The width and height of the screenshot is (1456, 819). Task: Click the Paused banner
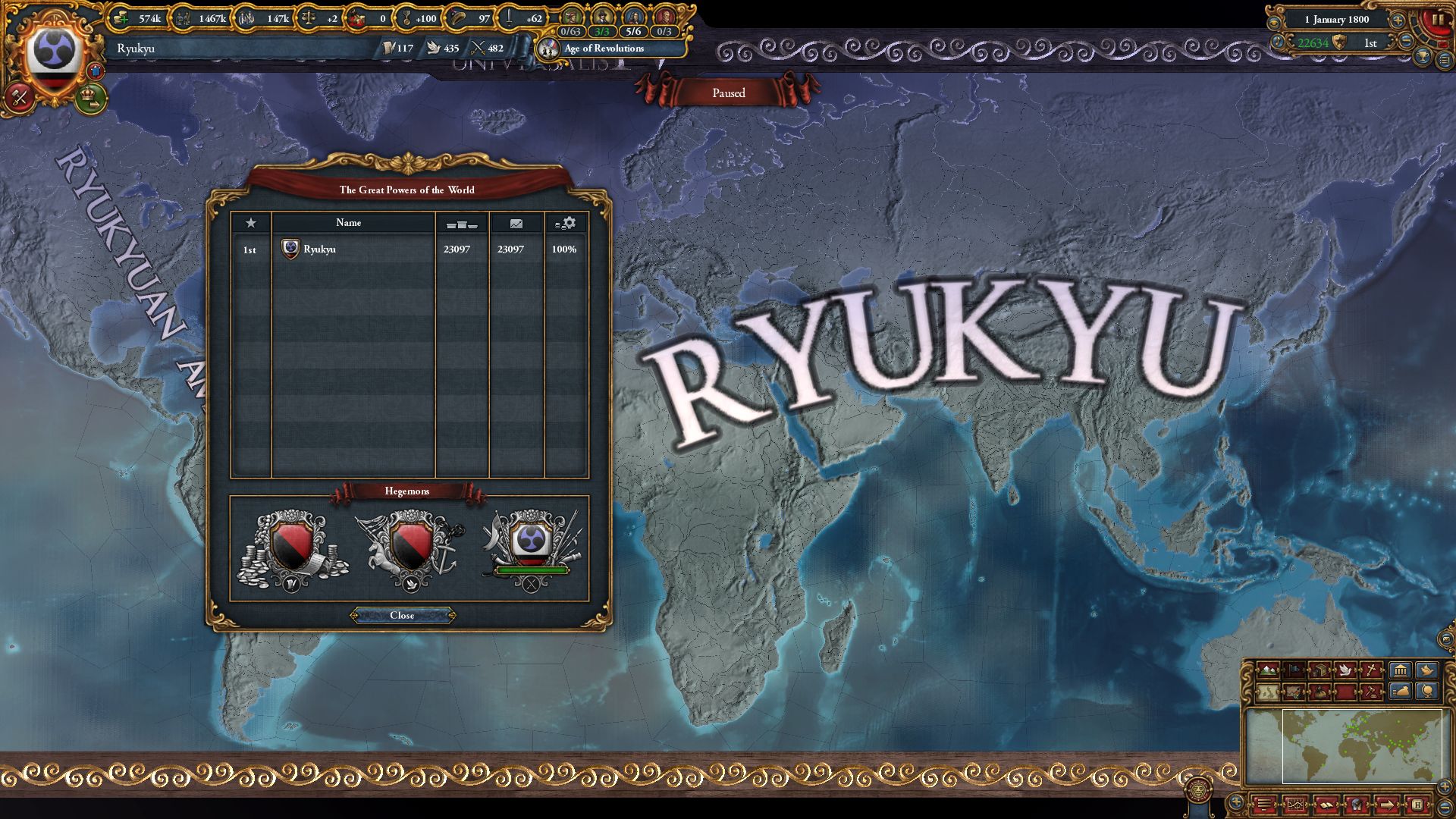click(x=730, y=93)
